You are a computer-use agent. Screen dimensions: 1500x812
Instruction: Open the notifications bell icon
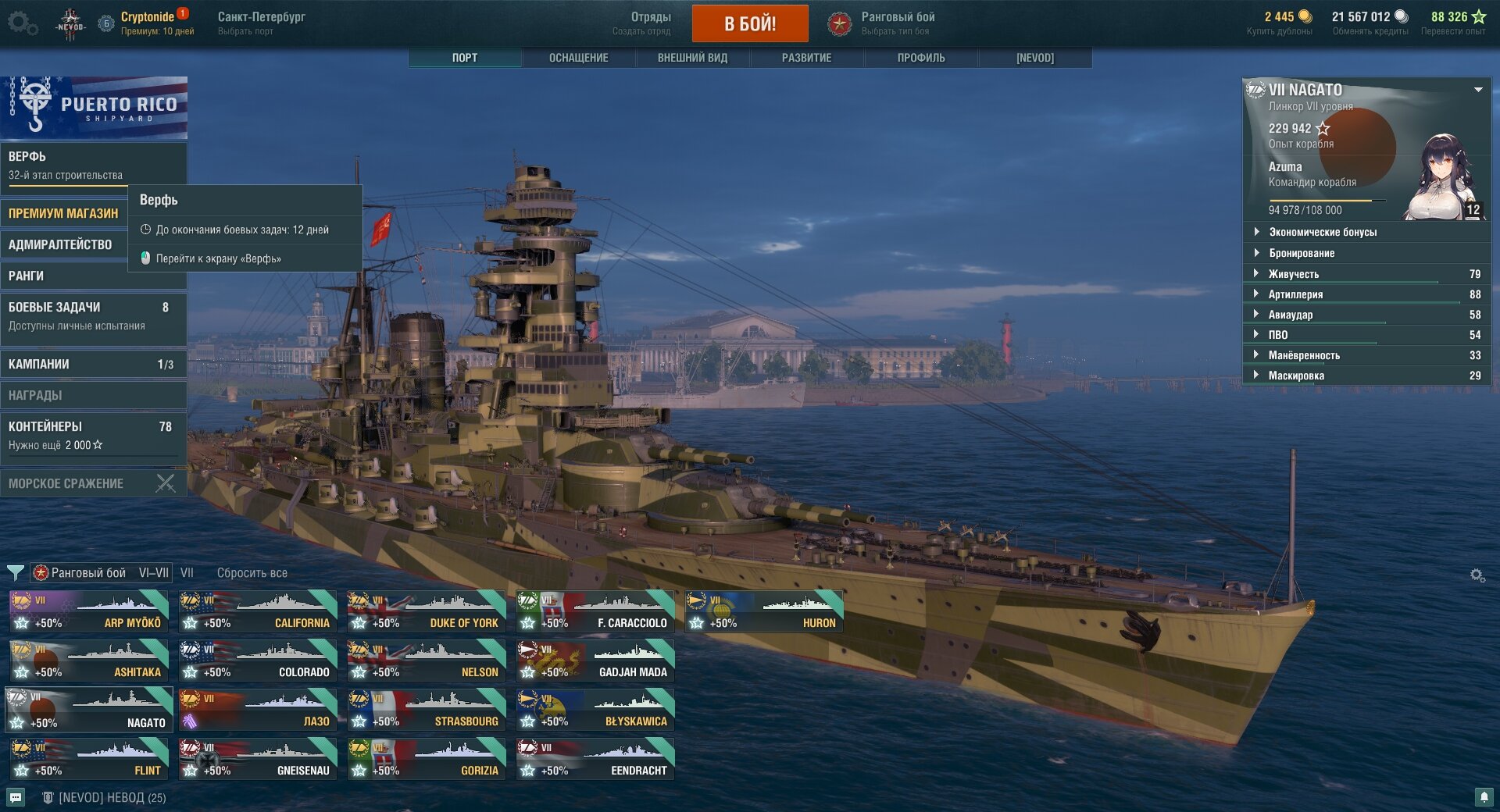coord(1484,796)
